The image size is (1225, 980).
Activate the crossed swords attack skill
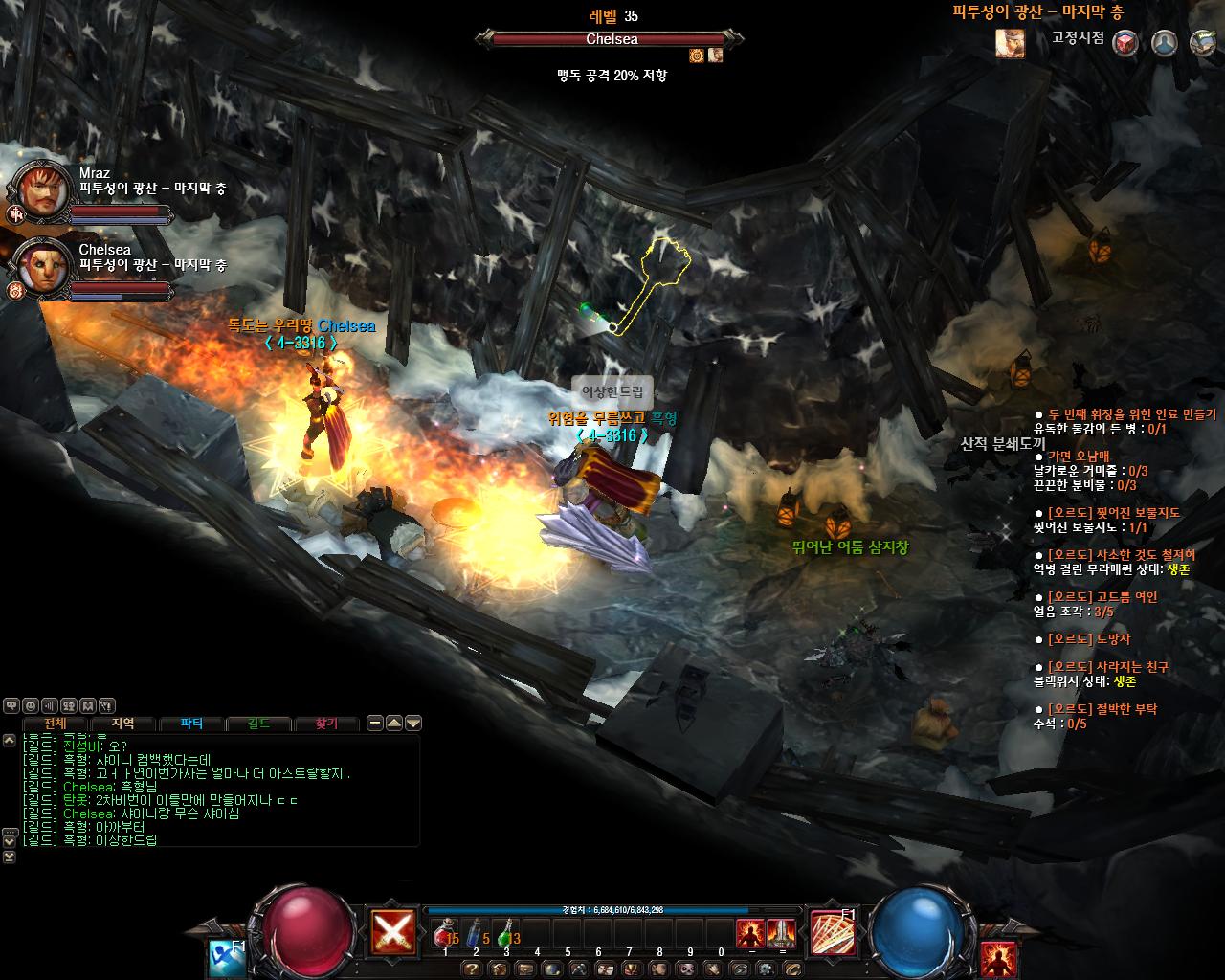[x=395, y=929]
